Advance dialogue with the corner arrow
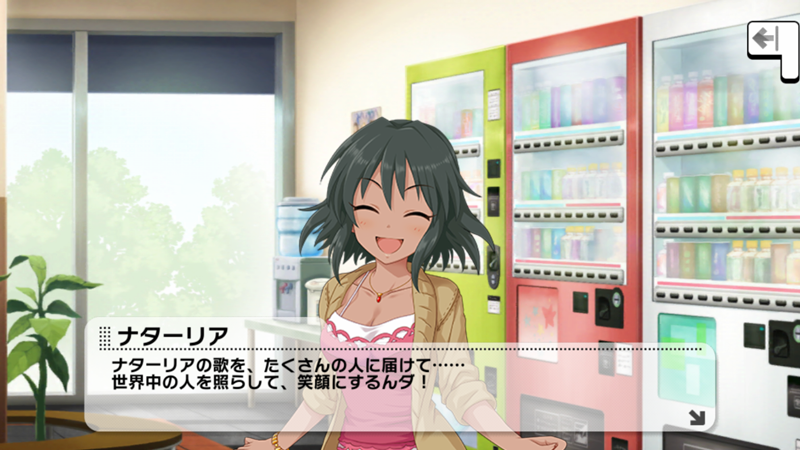 click(696, 416)
